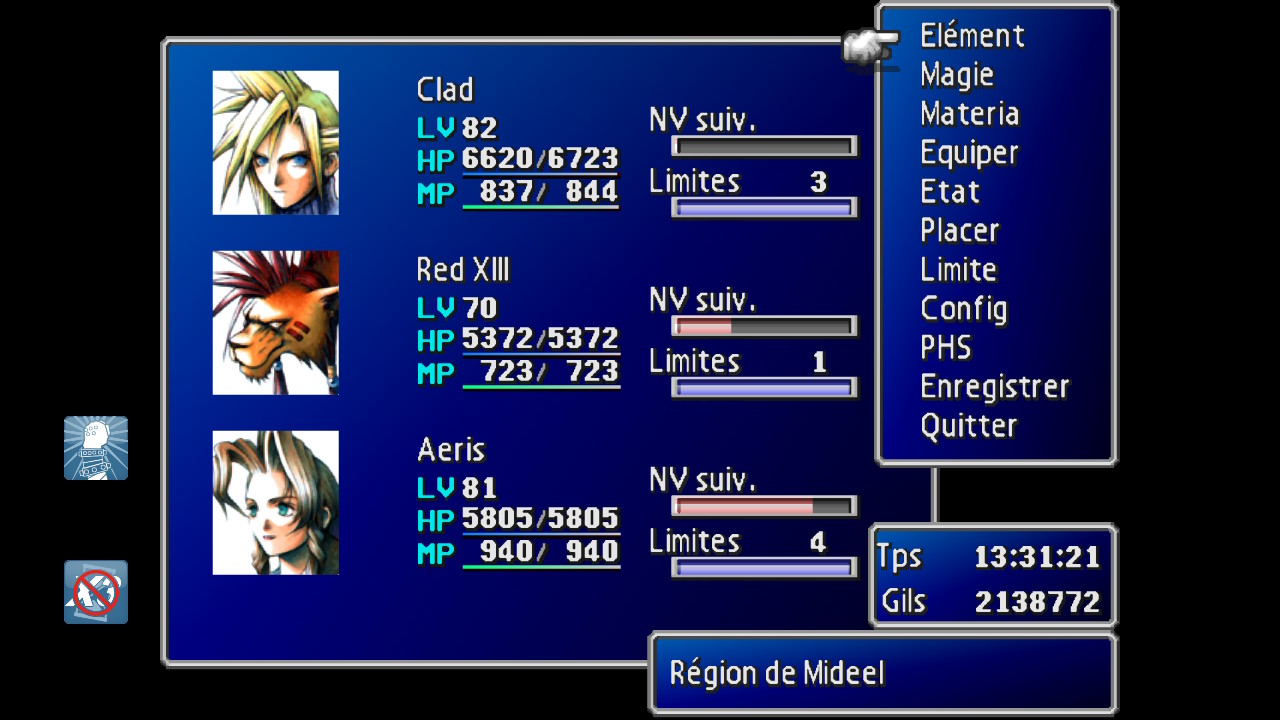Select Placer to reorder the party
This screenshot has width=1280, height=720.
959,231
